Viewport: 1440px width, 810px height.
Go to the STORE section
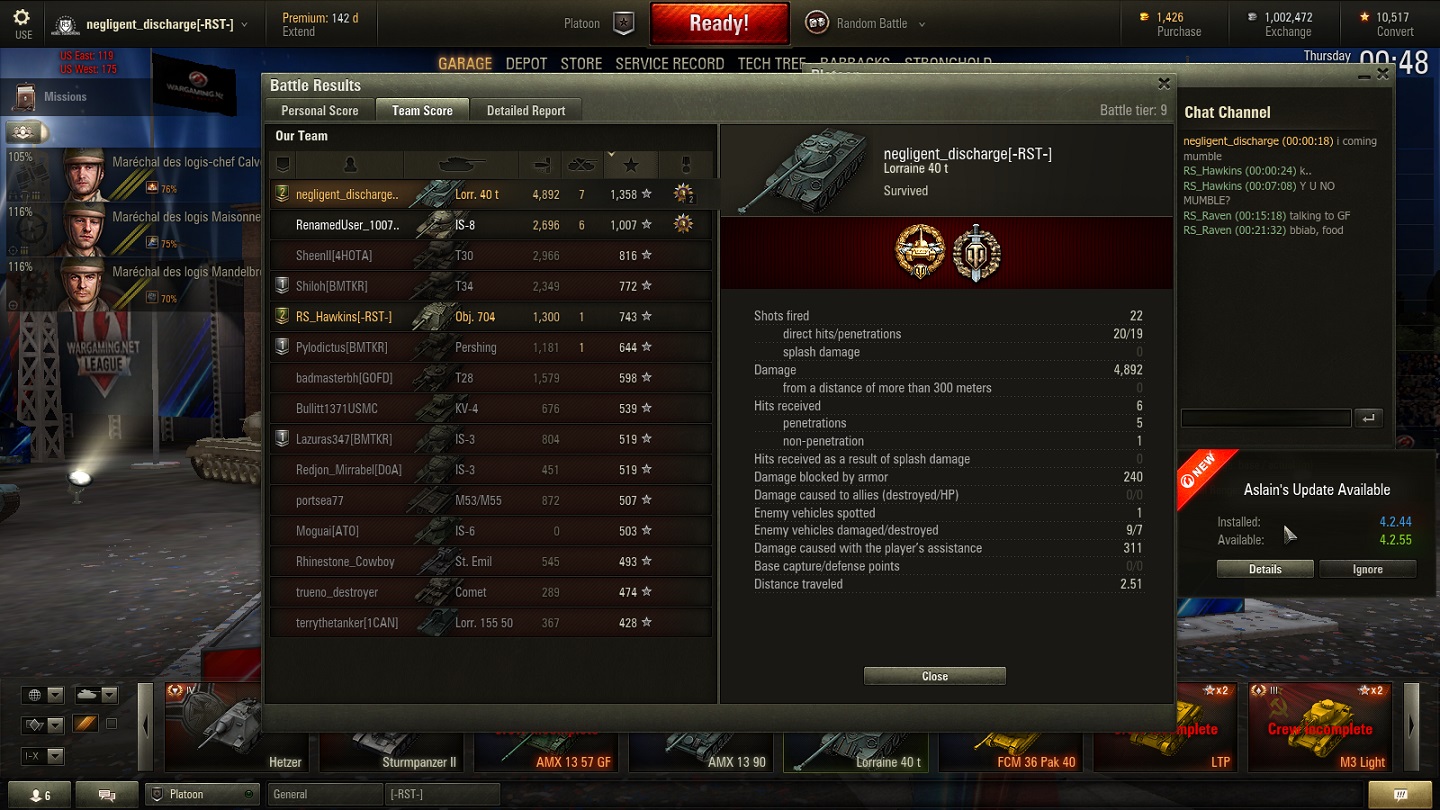(x=581, y=64)
